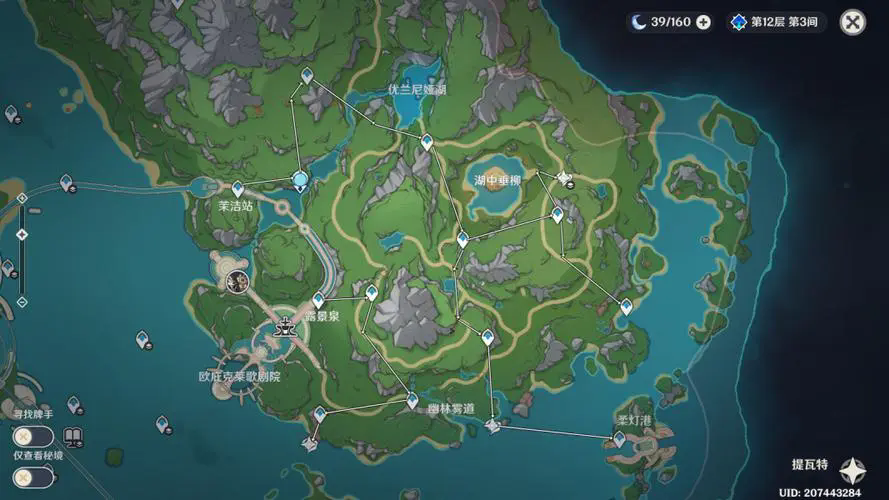Screen dimensions: 889x500
Task: Select the waypoint below 优兰尼娅湖
Action: coord(427,141)
